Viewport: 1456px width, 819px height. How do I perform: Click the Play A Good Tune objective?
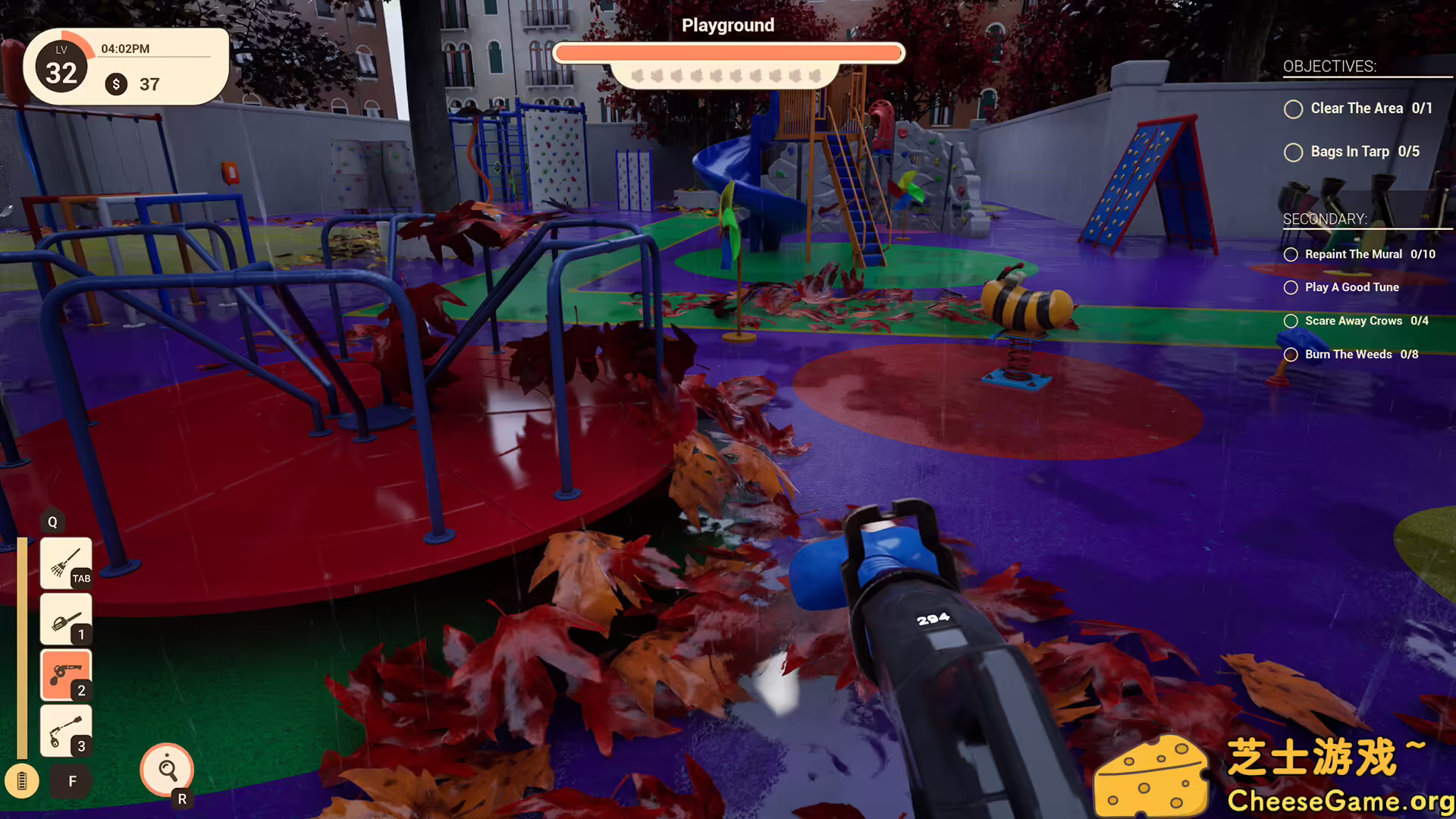click(x=1351, y=287)
